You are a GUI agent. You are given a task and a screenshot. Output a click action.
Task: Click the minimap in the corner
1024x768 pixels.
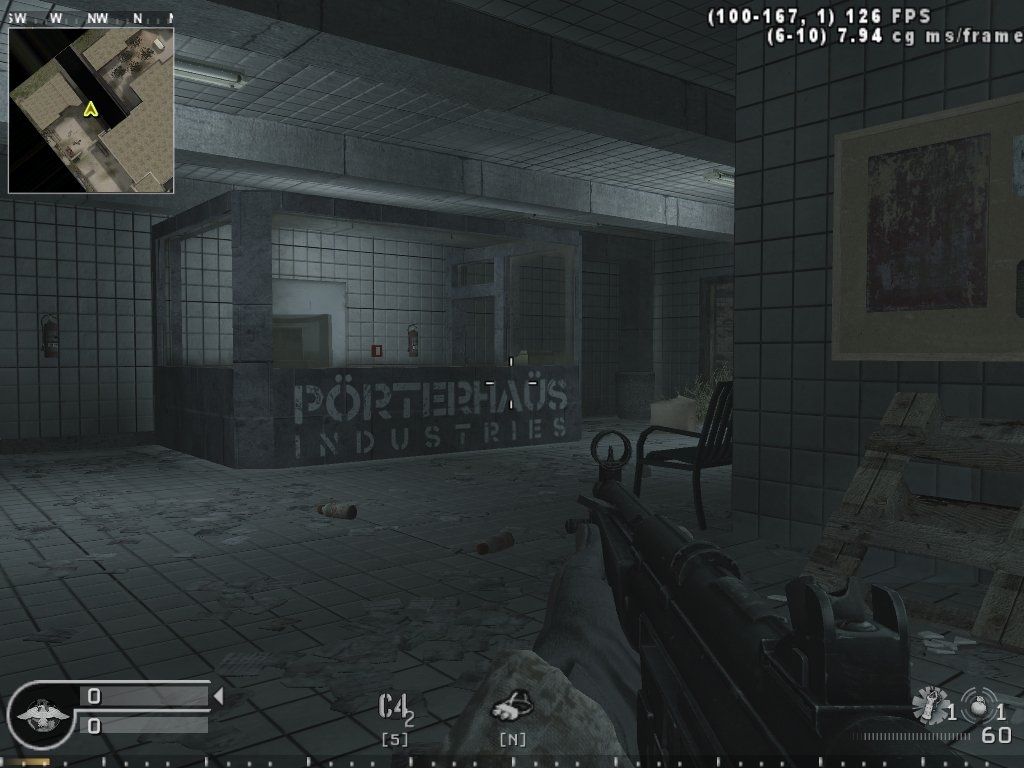tap(91, 110)
